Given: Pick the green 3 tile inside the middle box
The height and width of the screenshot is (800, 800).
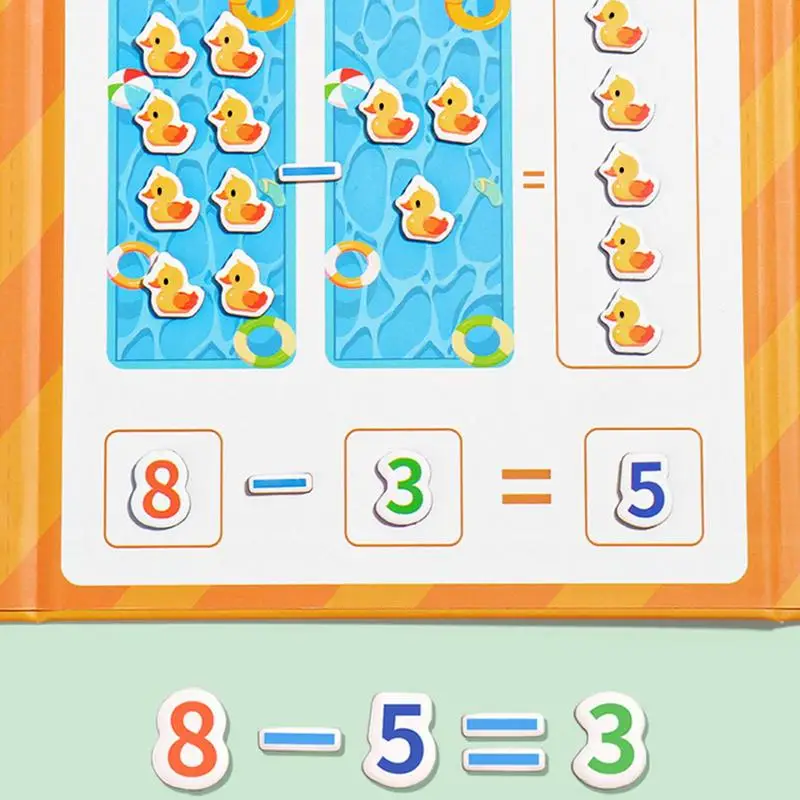Looking at the screenshot, I should (403, 488).
